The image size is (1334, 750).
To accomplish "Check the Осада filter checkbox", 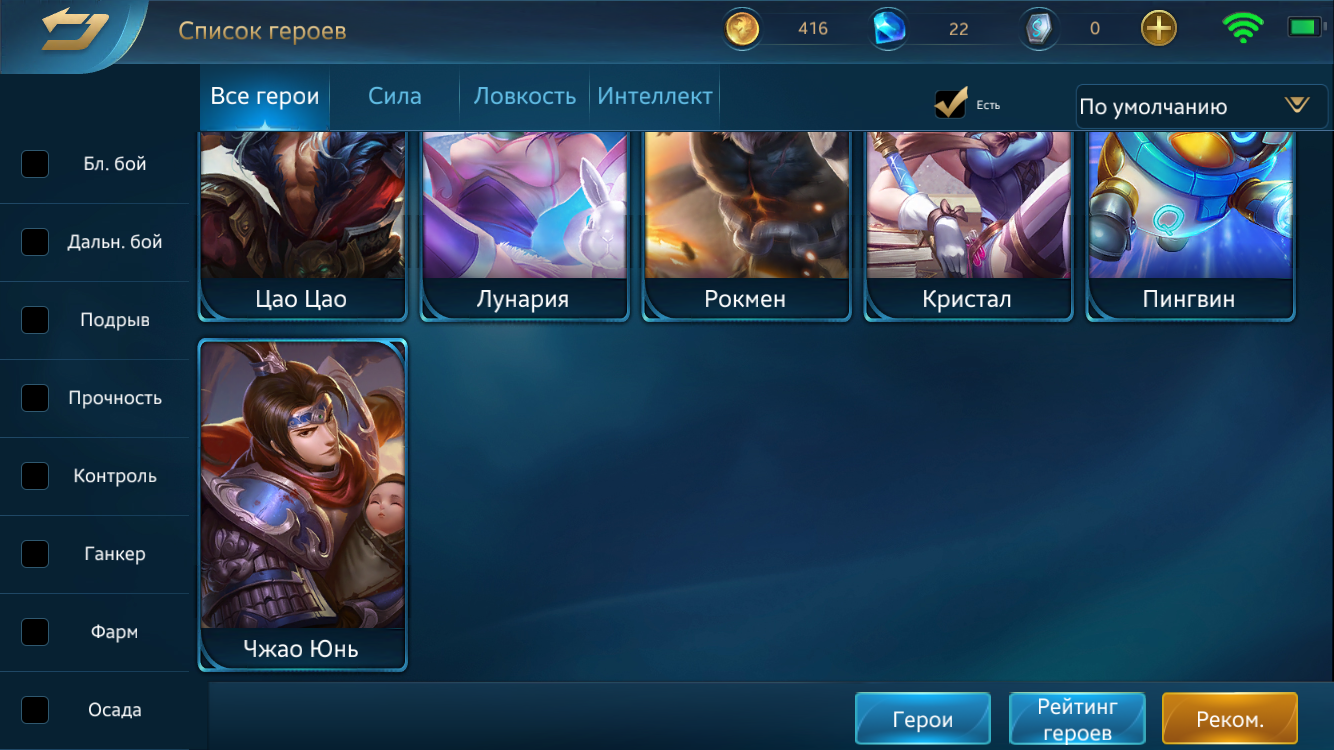I will pyautogui.click(x=35, y=710).
